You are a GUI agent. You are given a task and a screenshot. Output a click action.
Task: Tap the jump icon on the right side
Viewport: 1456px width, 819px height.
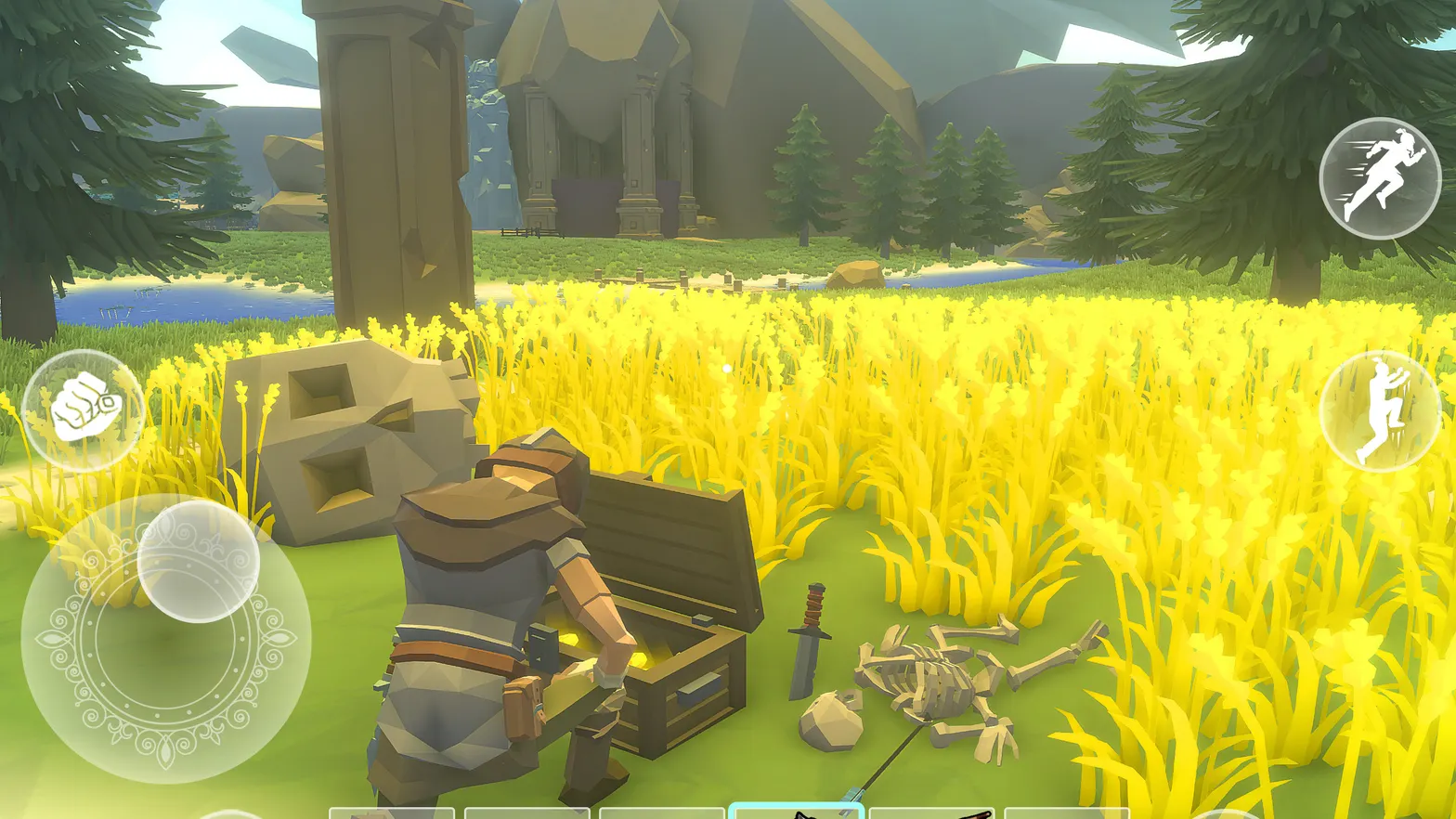tap(1381, 409)
